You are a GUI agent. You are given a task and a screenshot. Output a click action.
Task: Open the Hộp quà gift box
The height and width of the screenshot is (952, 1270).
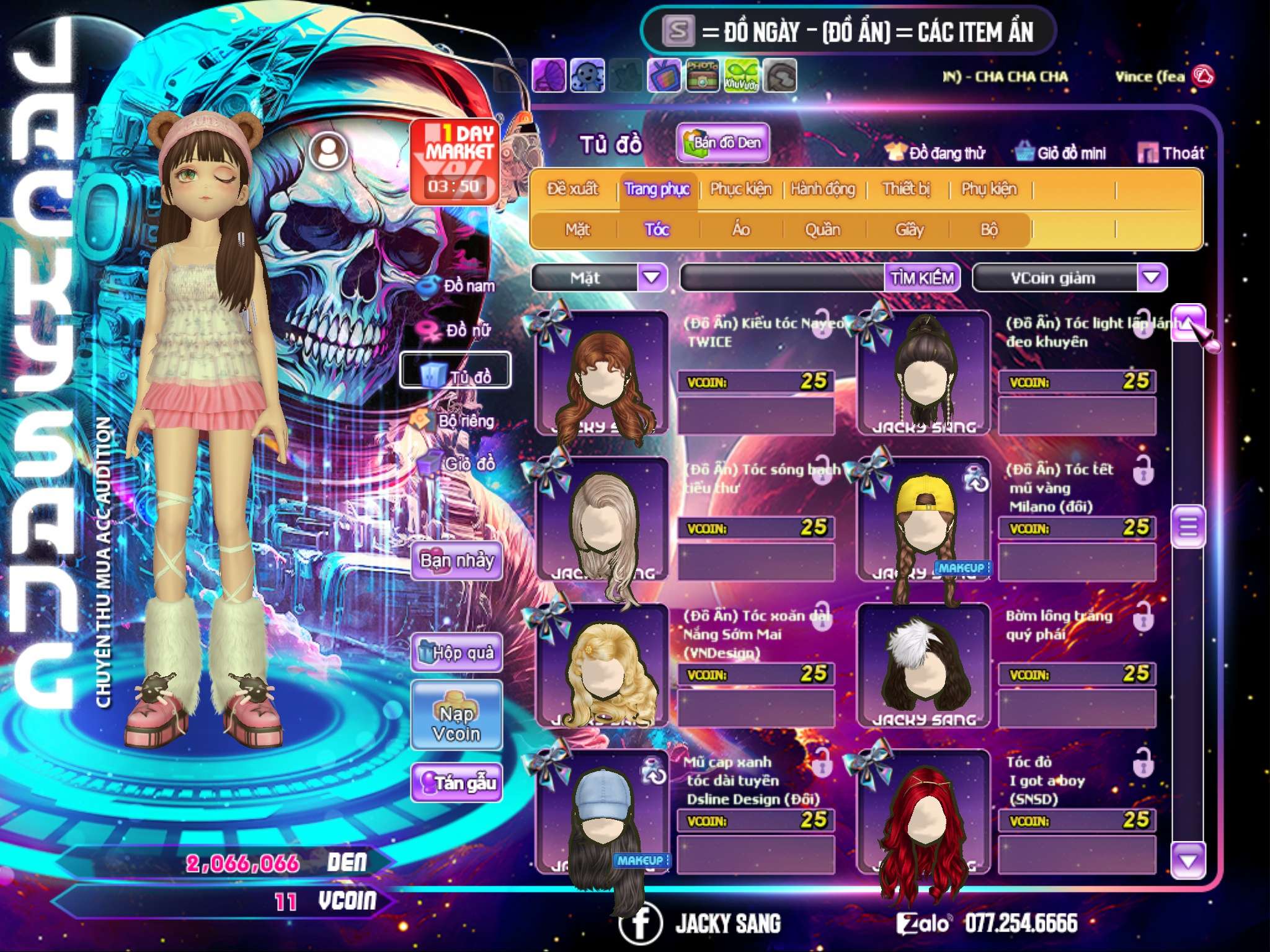(x=456, y=653)
